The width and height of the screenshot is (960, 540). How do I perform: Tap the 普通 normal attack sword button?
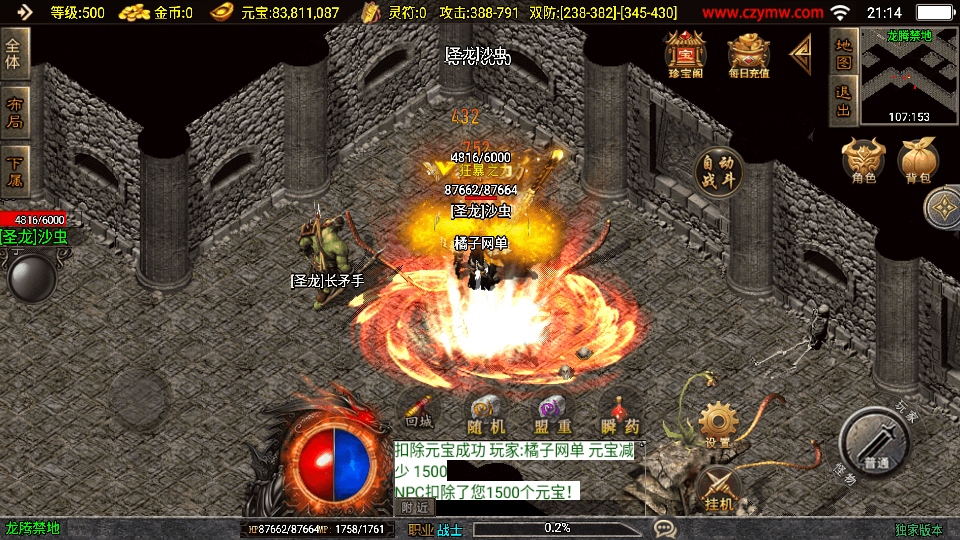point(874,443)
